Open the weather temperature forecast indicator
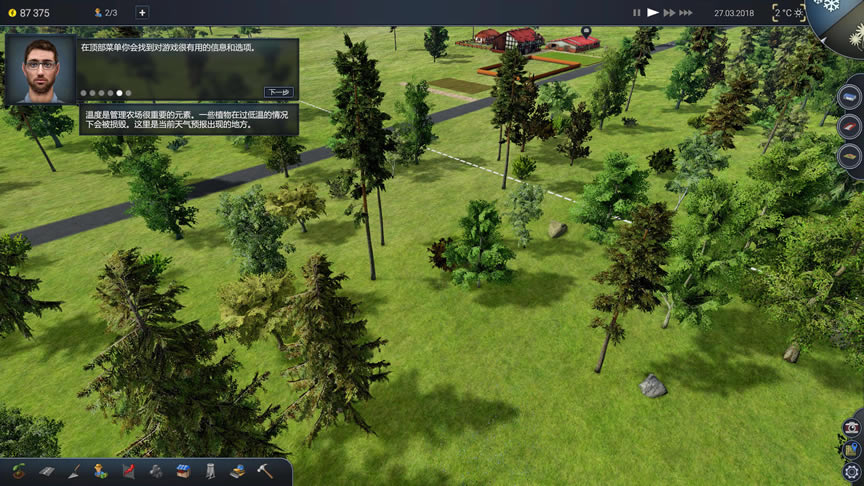Image resolution: width=864 pixels, height=486 pixels. 788,13
